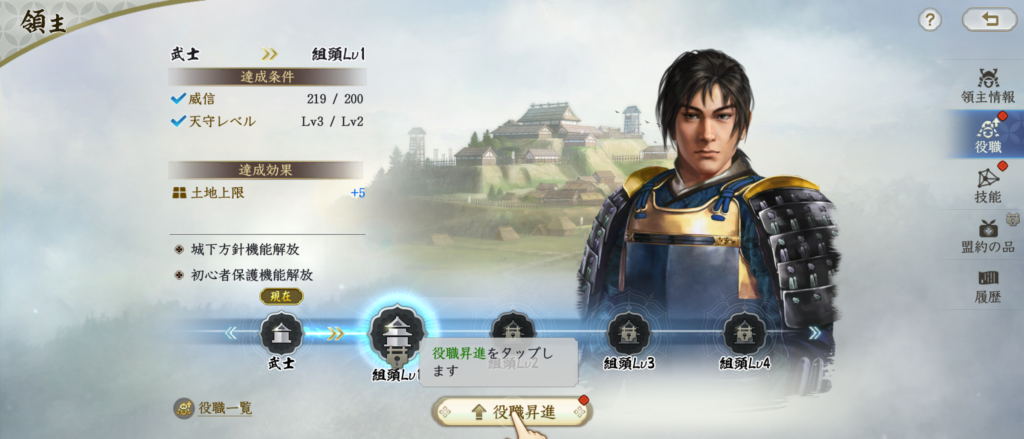Viewport: 1024px width, 439px height.
Task: Go back with the return arrow button
Action: (988, 20)
